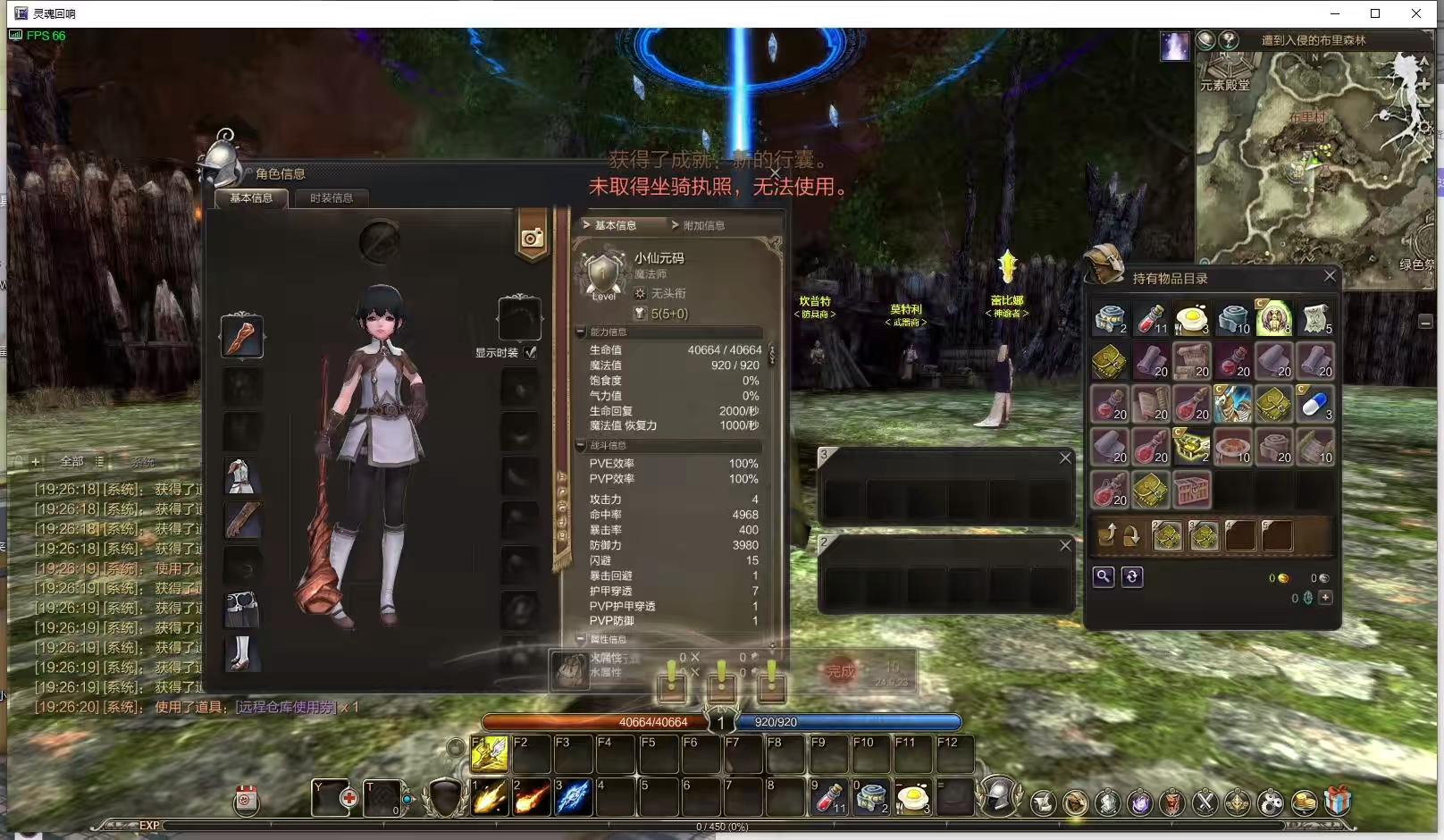This screenshot has height=840, width=1444.
Task: Click the crossed swords PvP icon in bottom bar
Action: coord(1205,802)
